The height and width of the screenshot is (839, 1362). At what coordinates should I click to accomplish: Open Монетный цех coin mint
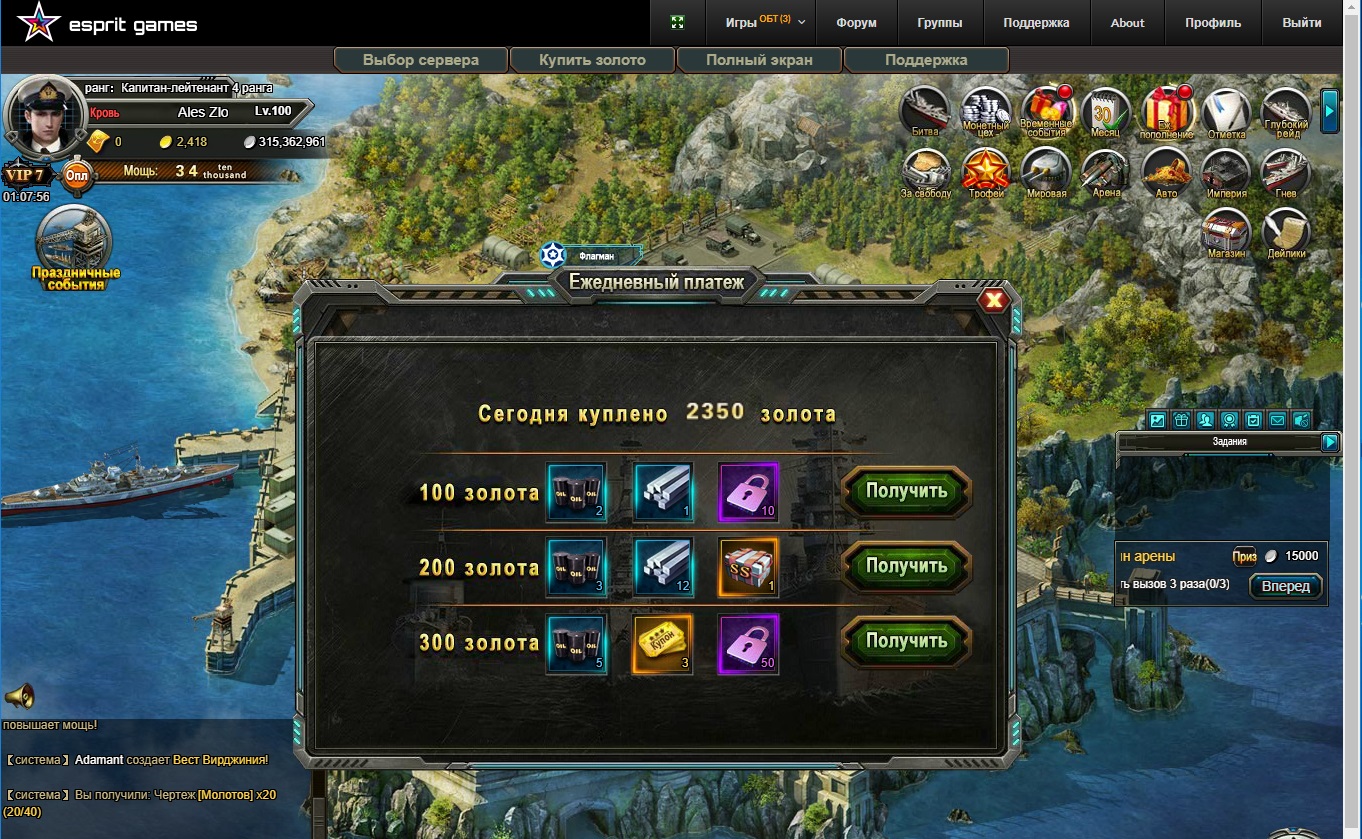pyautogui.click(x=986, y=112)
